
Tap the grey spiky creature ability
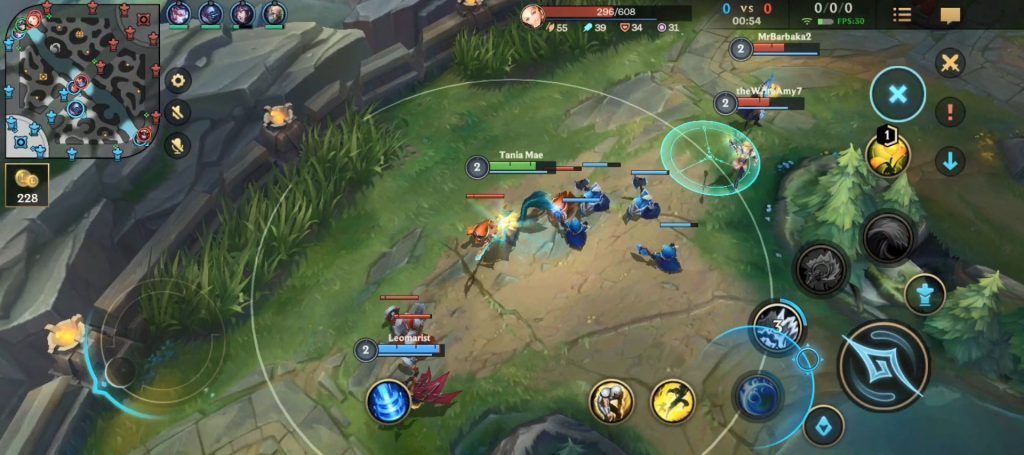[x=821, y=268]
